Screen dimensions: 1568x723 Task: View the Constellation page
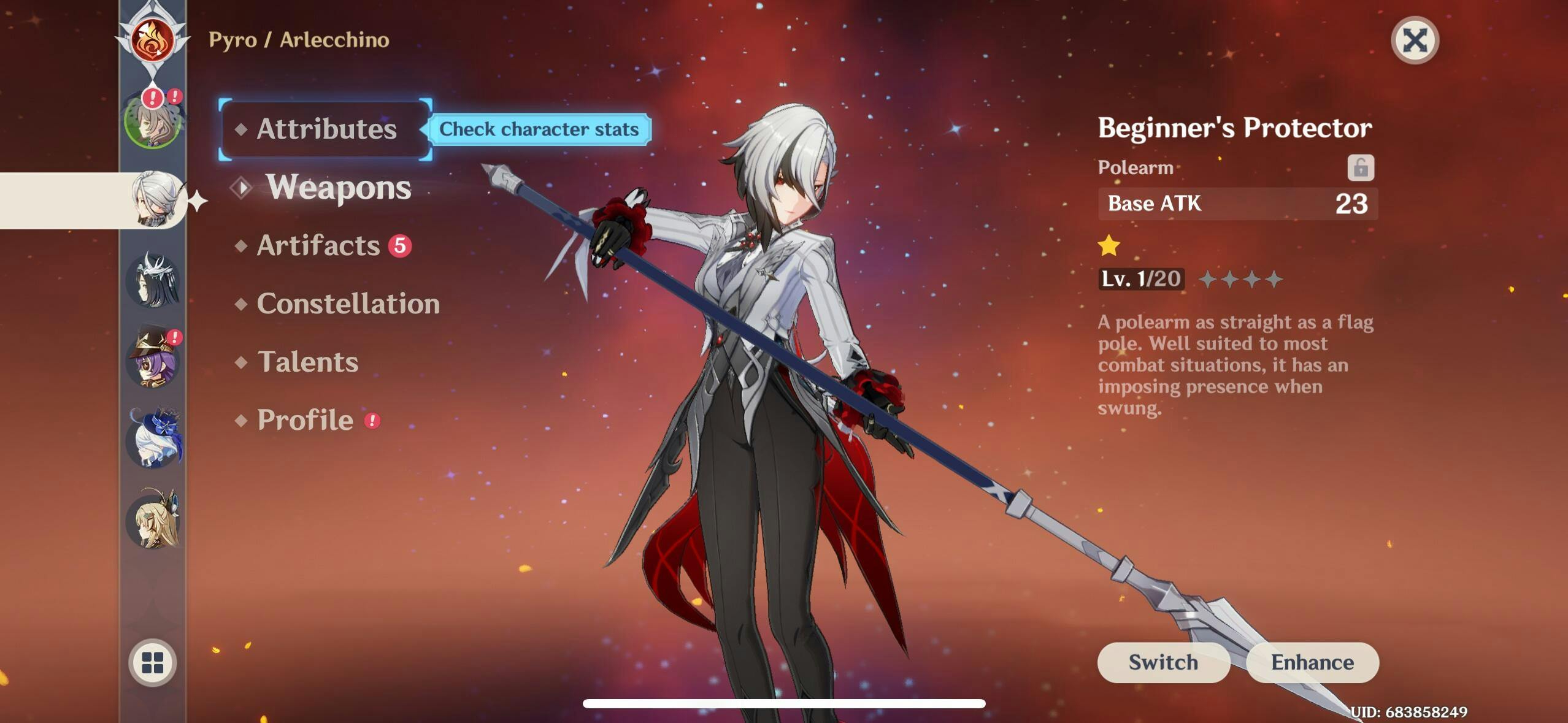tap(348, 304)
